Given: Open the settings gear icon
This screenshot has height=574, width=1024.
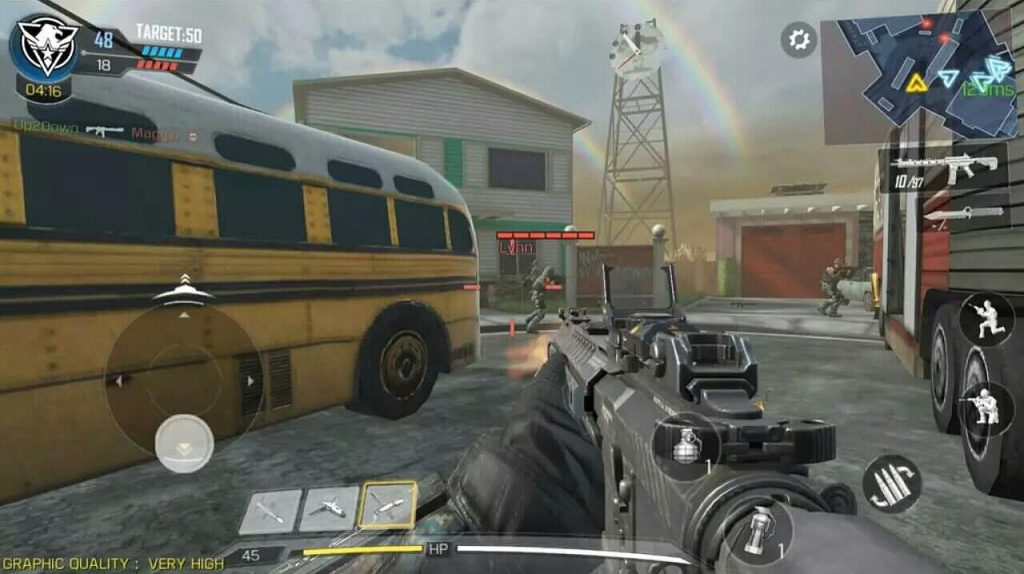Looking at the screenshot, I should tap(798, 40).
